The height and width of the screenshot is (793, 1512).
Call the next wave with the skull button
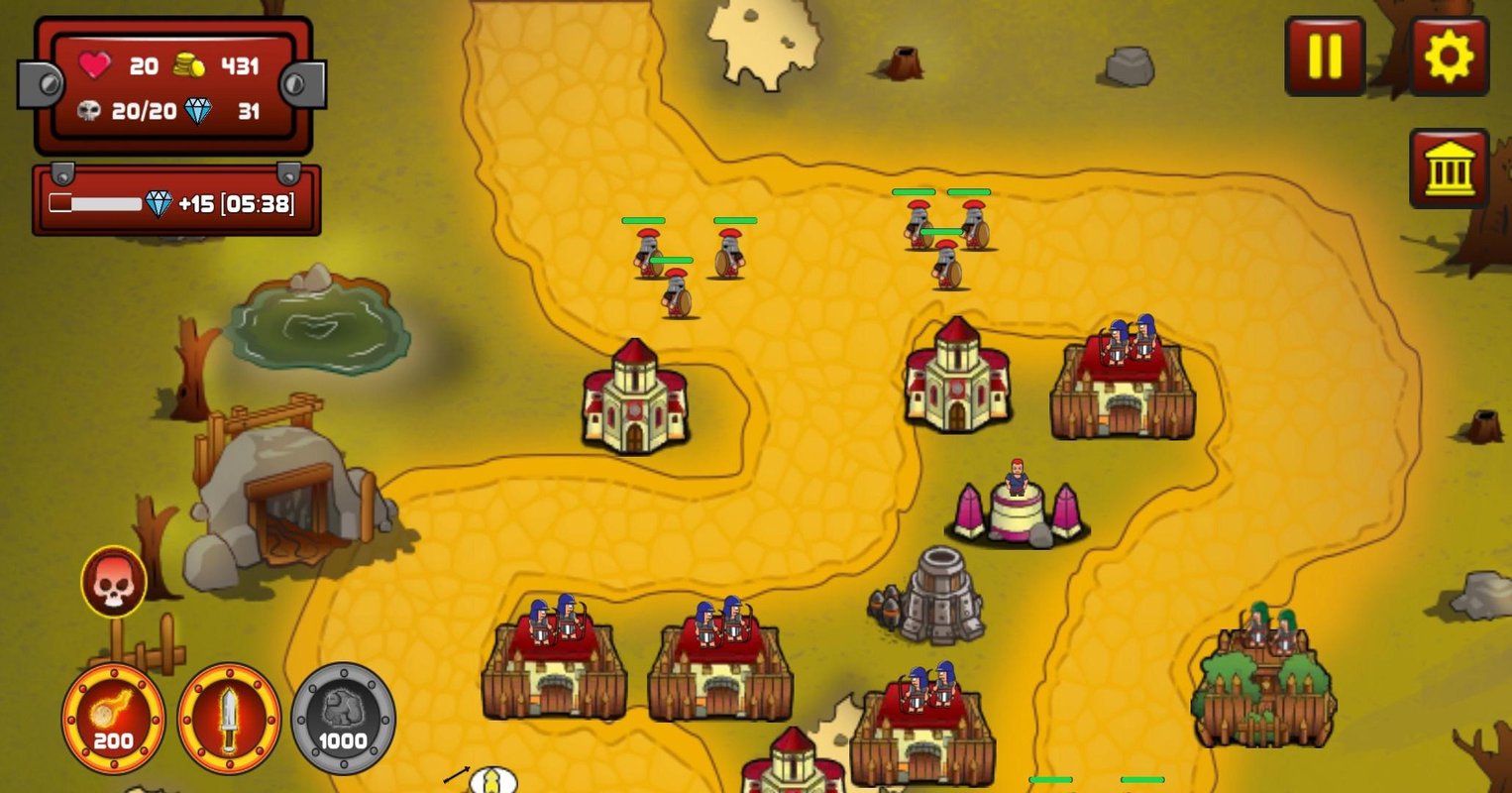pyautogui.click(x=114, y=583)
